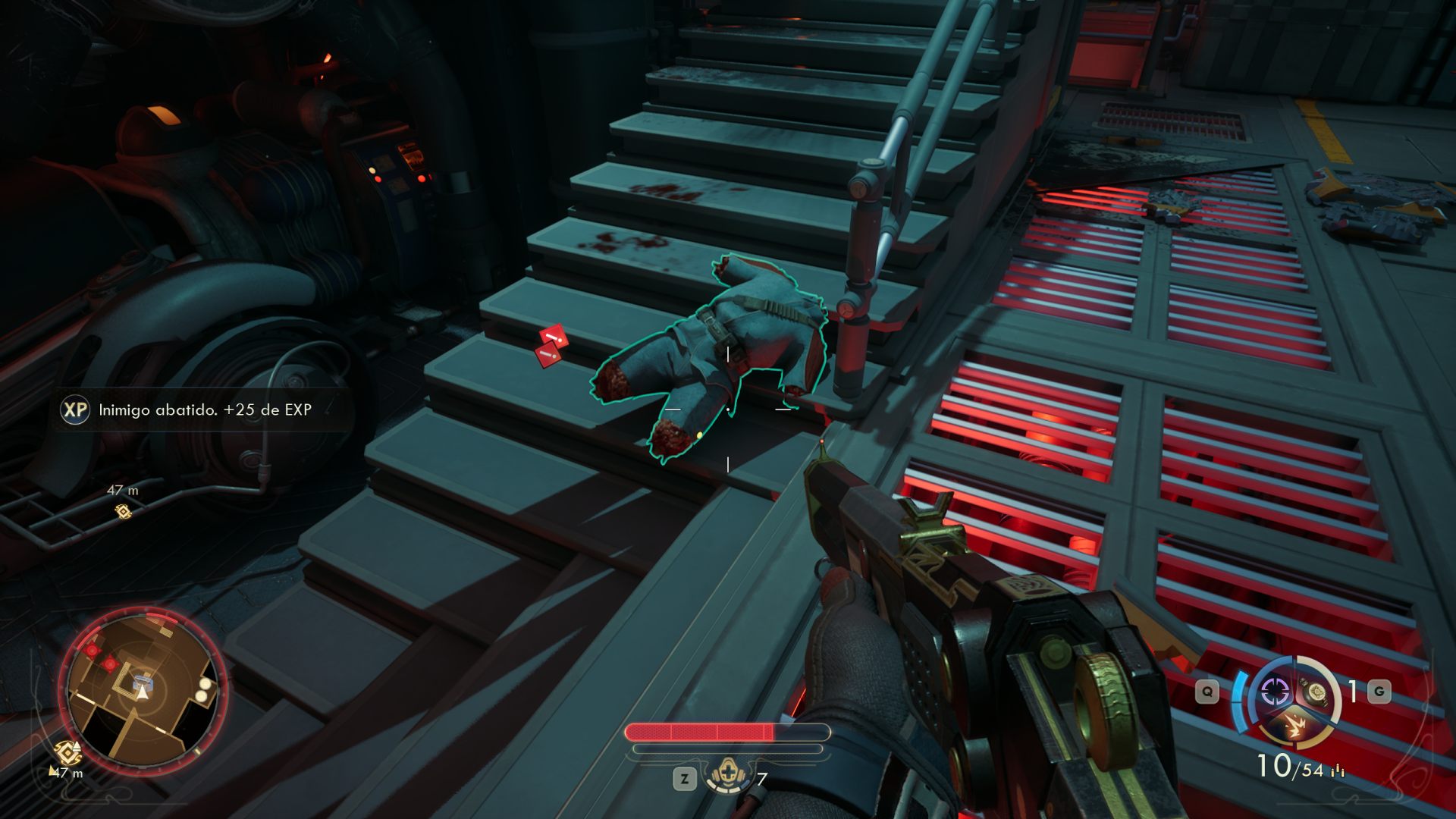Select a red enemy marker on the minimap
The height and width of the screenshot is (819, 1456).
(93, 651)
